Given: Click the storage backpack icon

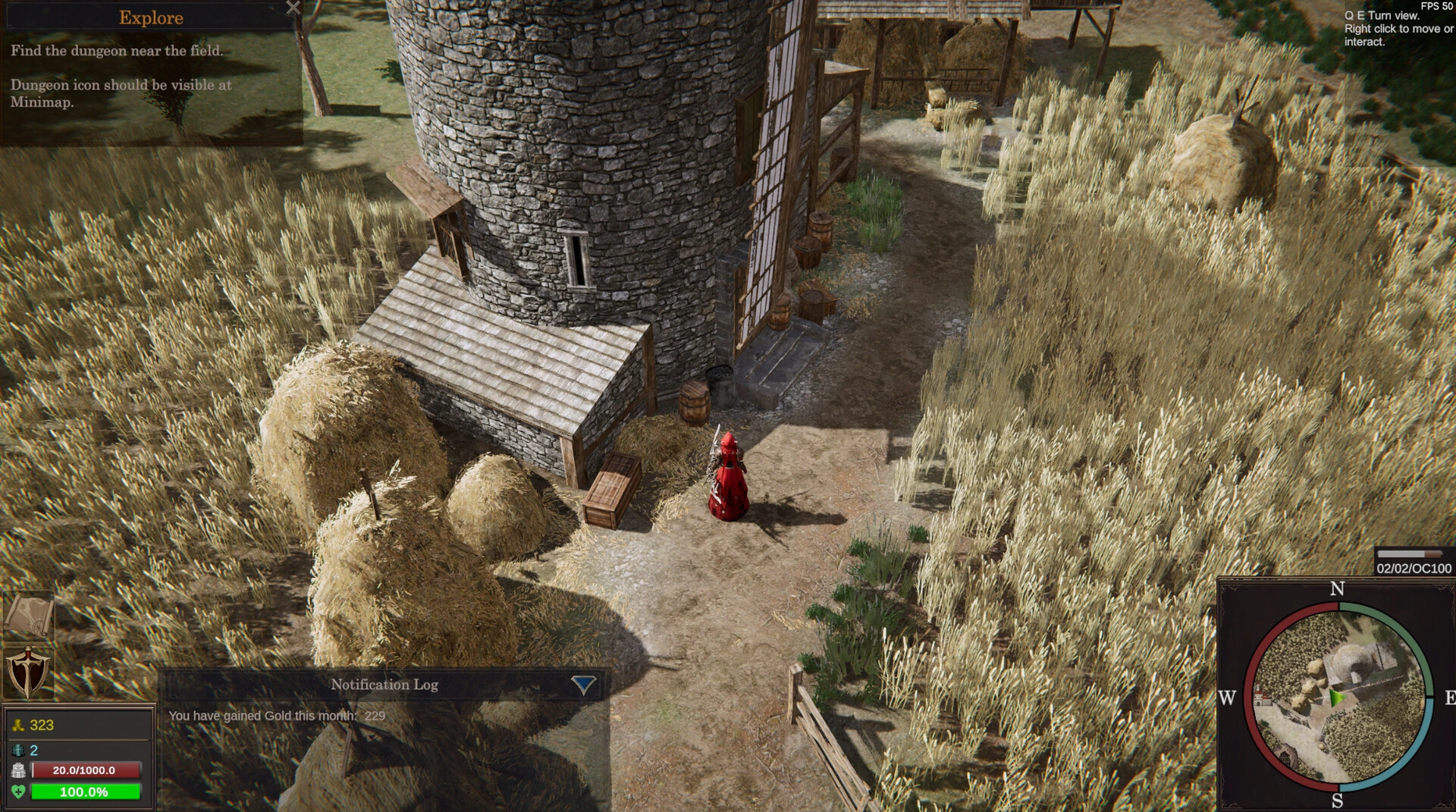Looking at the screenshot, I should [19, 770].
